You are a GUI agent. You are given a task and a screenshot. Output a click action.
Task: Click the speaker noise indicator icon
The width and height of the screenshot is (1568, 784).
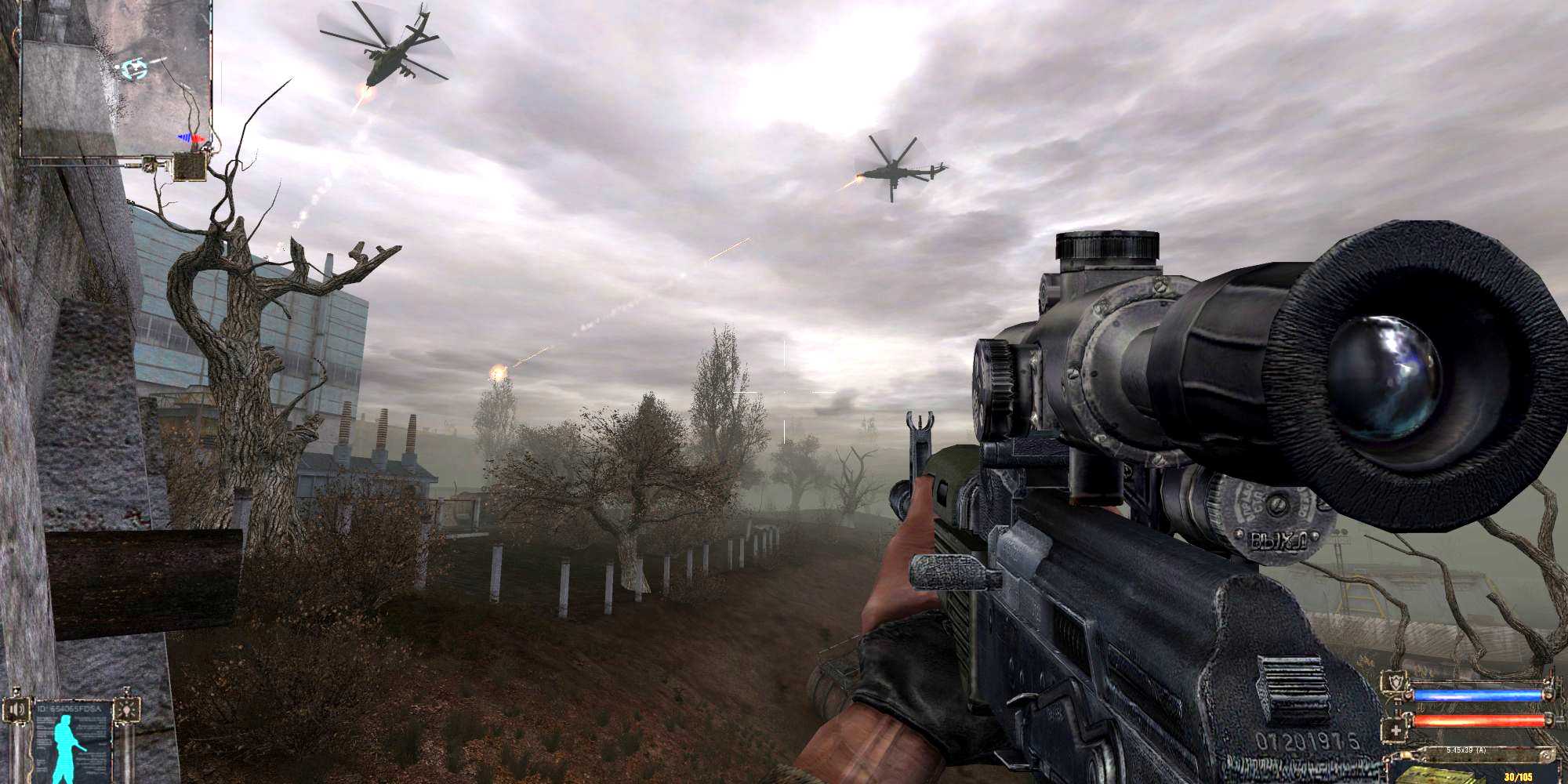(x=14, y=709)
